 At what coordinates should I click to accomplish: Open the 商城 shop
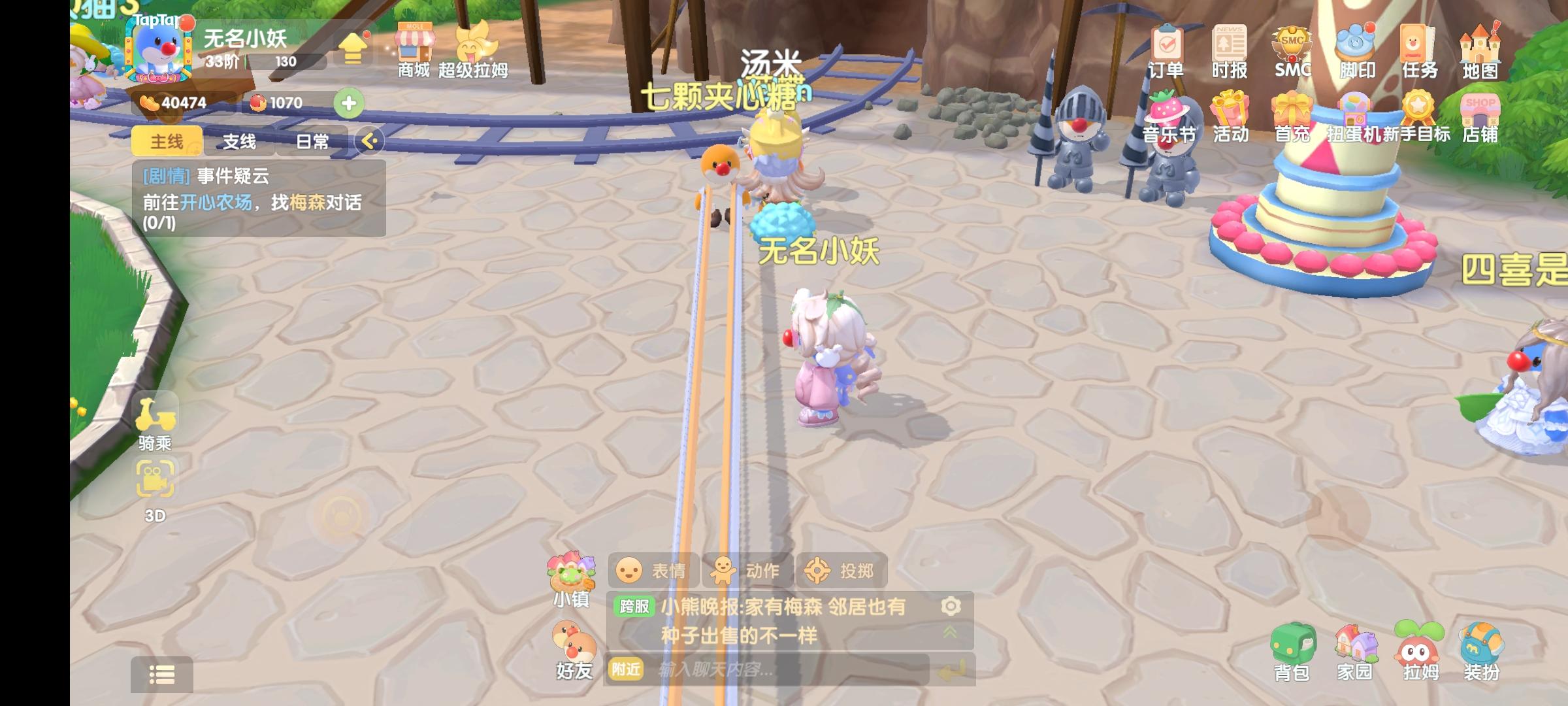[416, 49]
